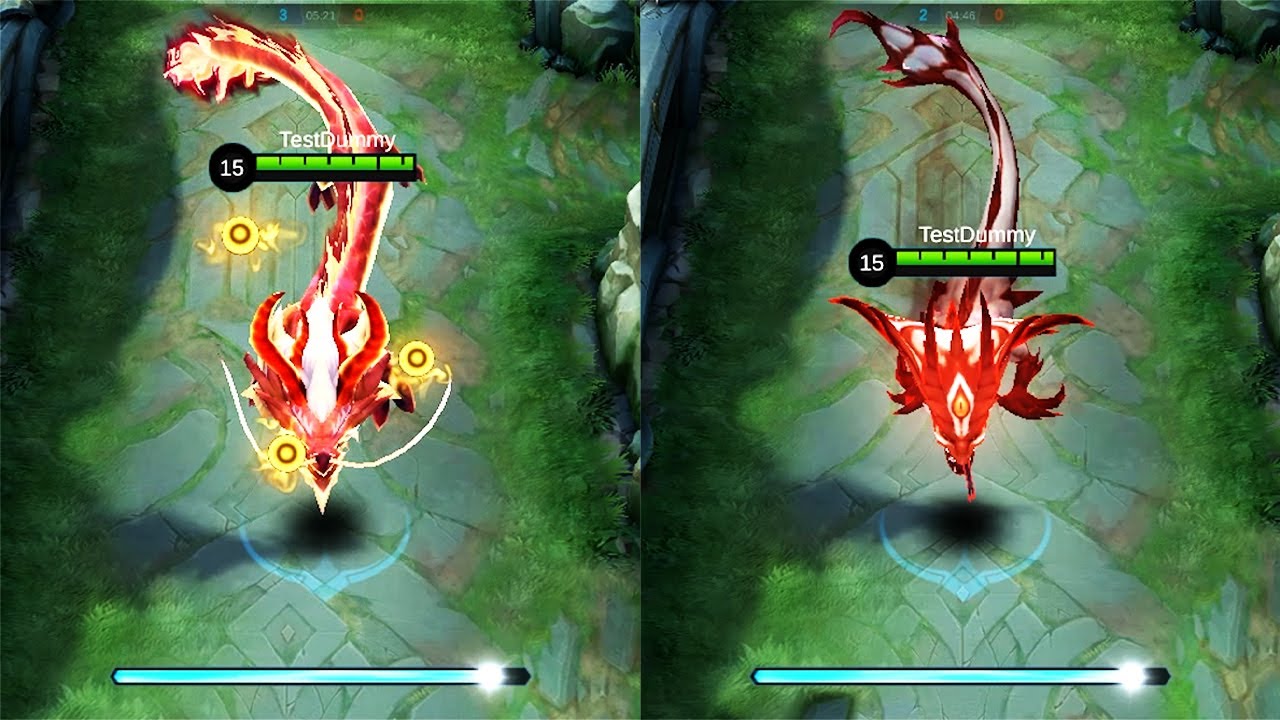Viewport: 1280px width, 720px height.
Task: Click the level 15 badge on right TestDummy
Action: tap(869, 263)
